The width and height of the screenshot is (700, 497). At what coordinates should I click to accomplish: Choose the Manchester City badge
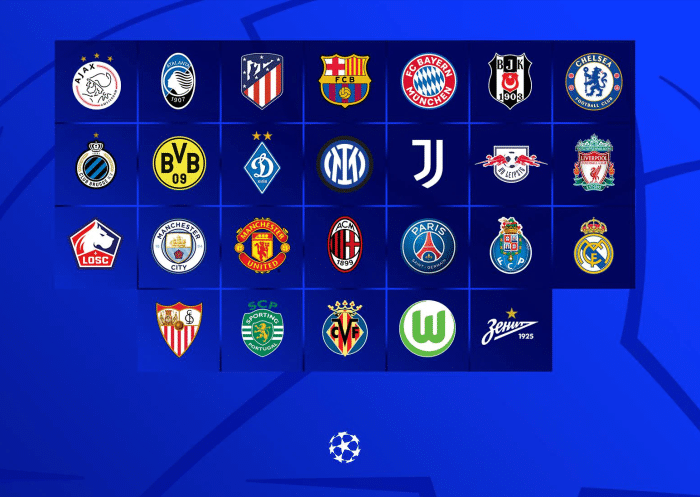179,247
